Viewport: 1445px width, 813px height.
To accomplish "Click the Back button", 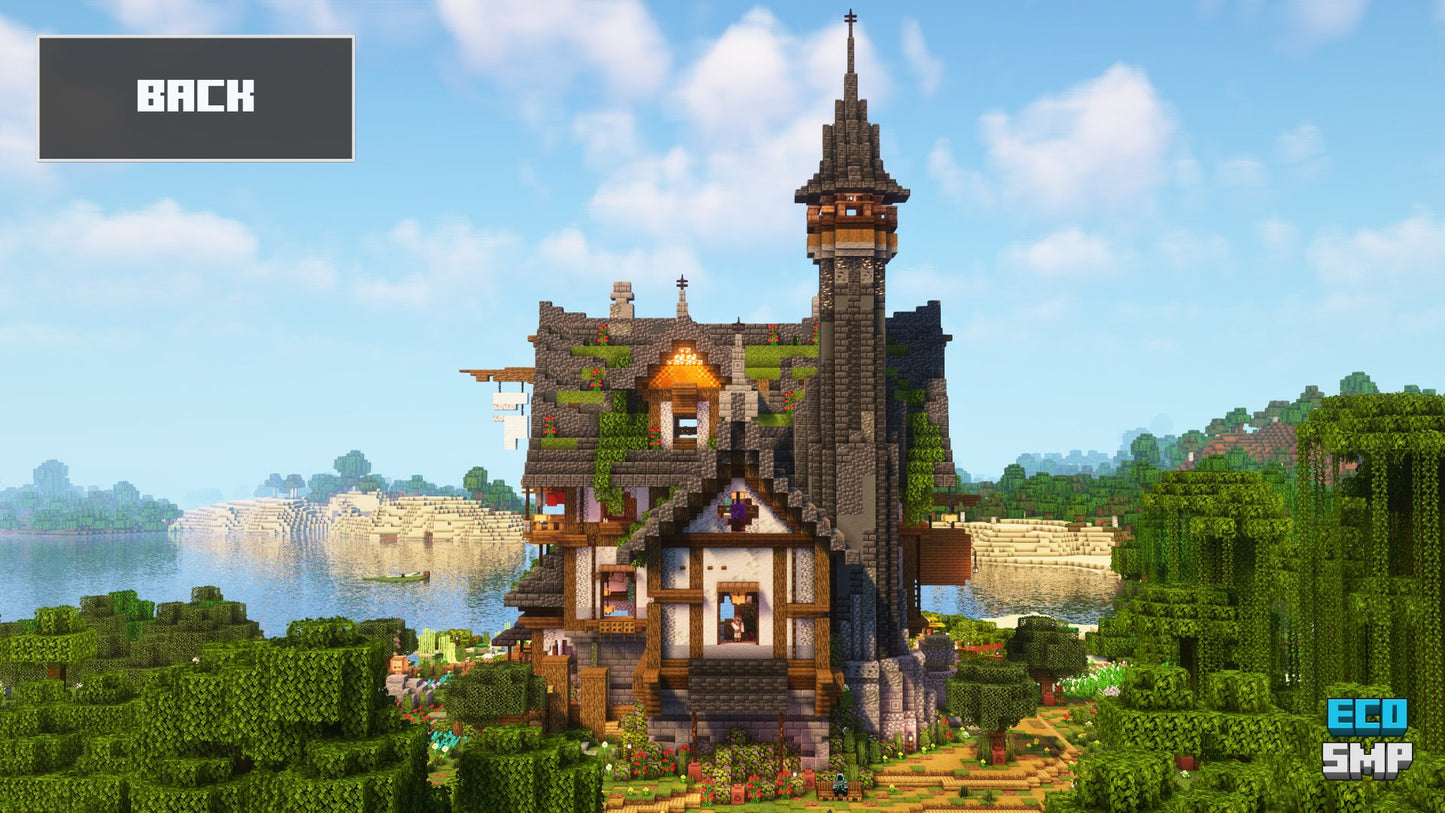I will click(196, 98).
